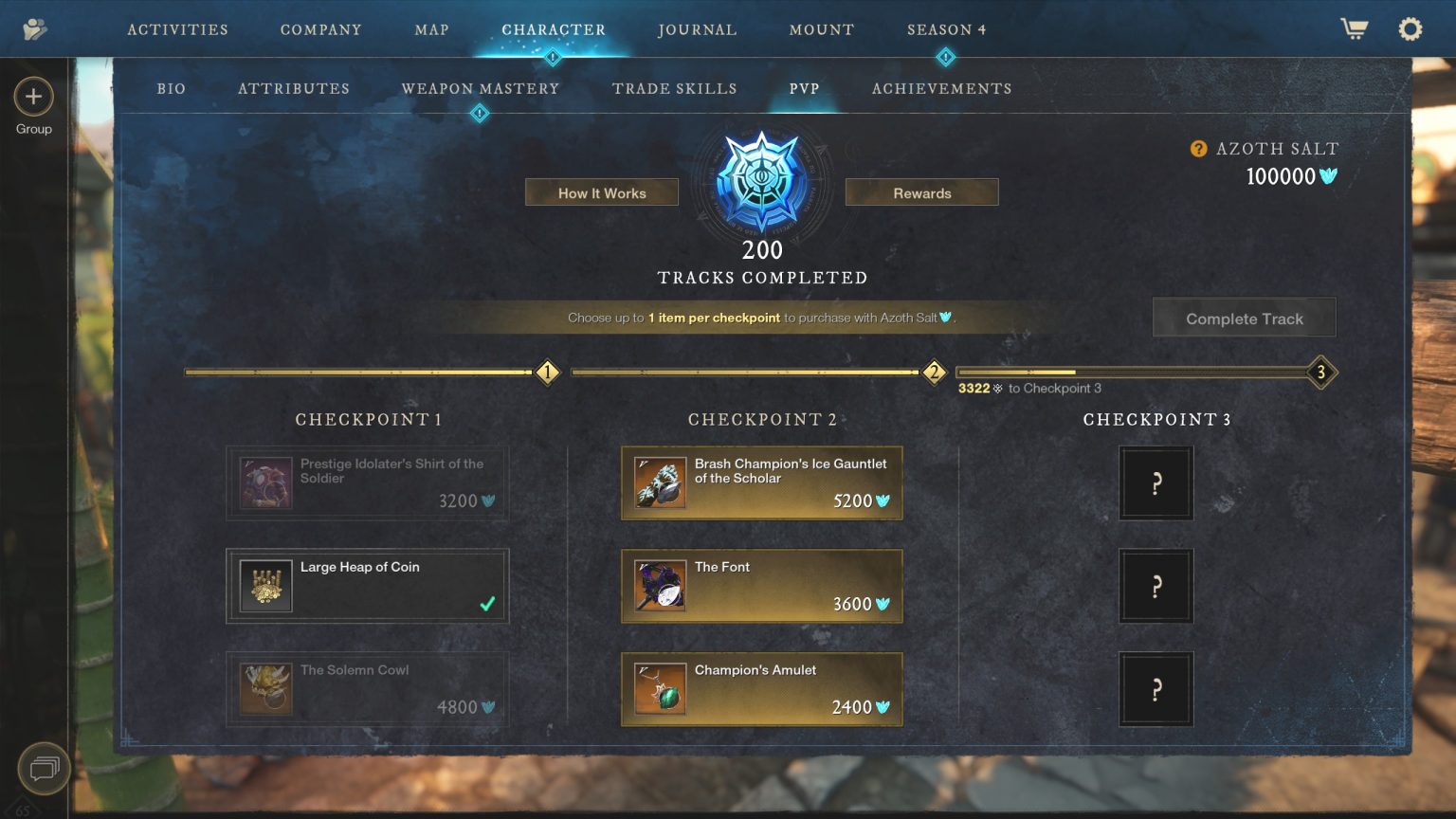
Task: Click the Azoth Salt help question mark icon
Action: click(1197, 148)
